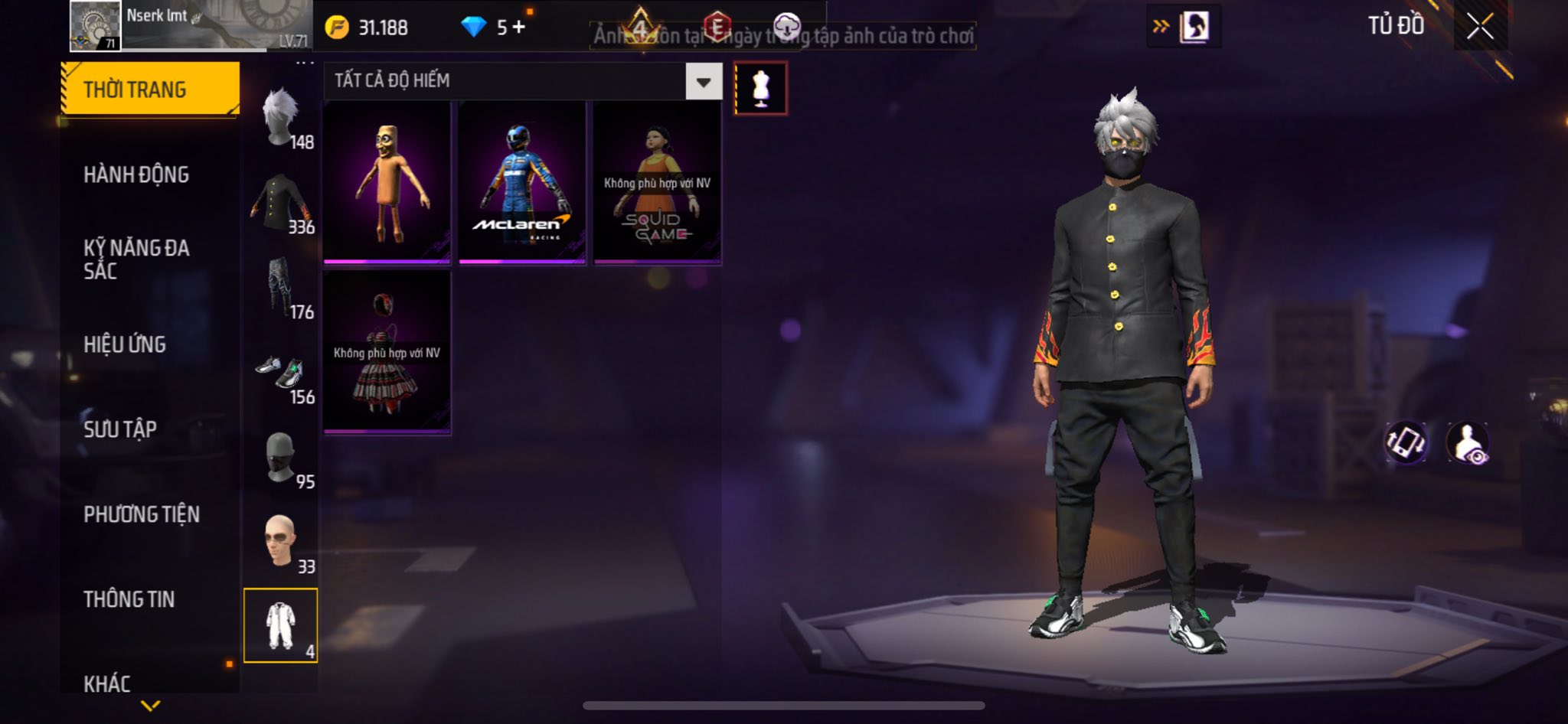
Task: Switch to the THỜI TRANG tab
Action: 150,90
